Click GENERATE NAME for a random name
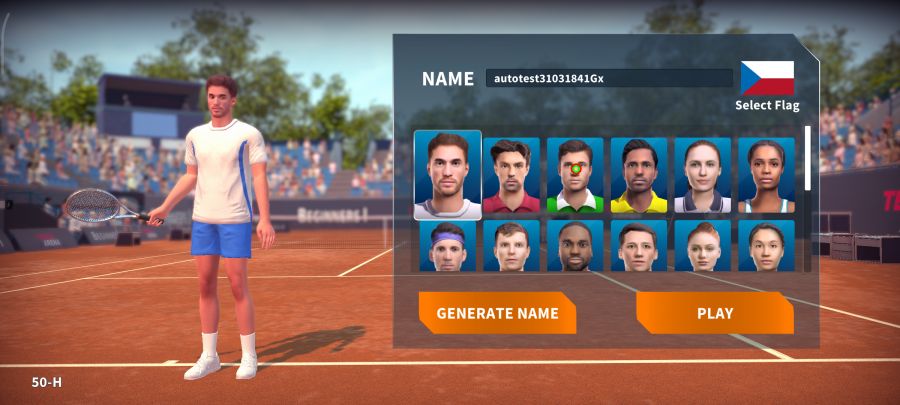Viewport: 900px width, 405px height. click(x=497, y=313)
